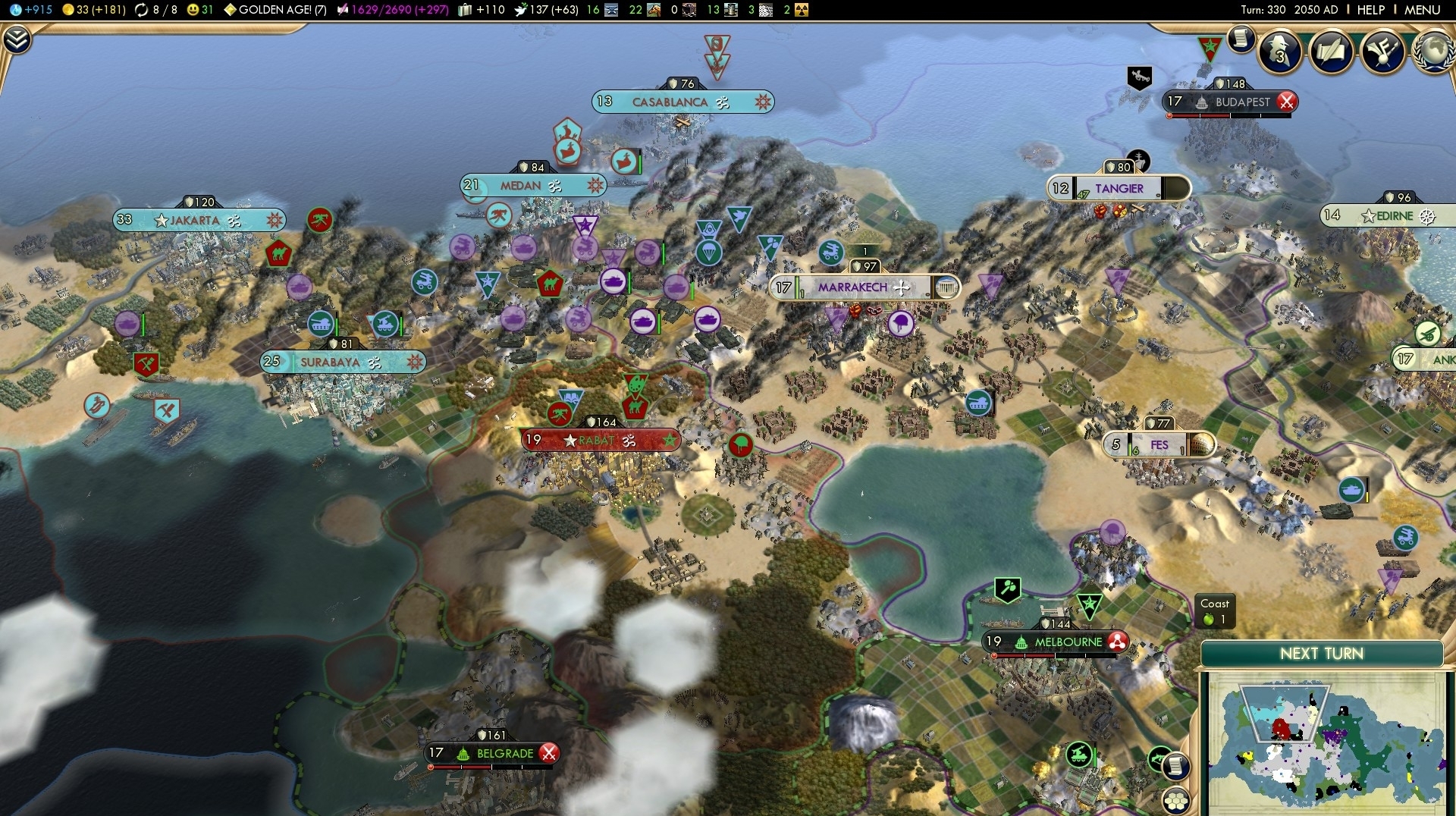Click the Golden Age diamond icon

(229, 10)
